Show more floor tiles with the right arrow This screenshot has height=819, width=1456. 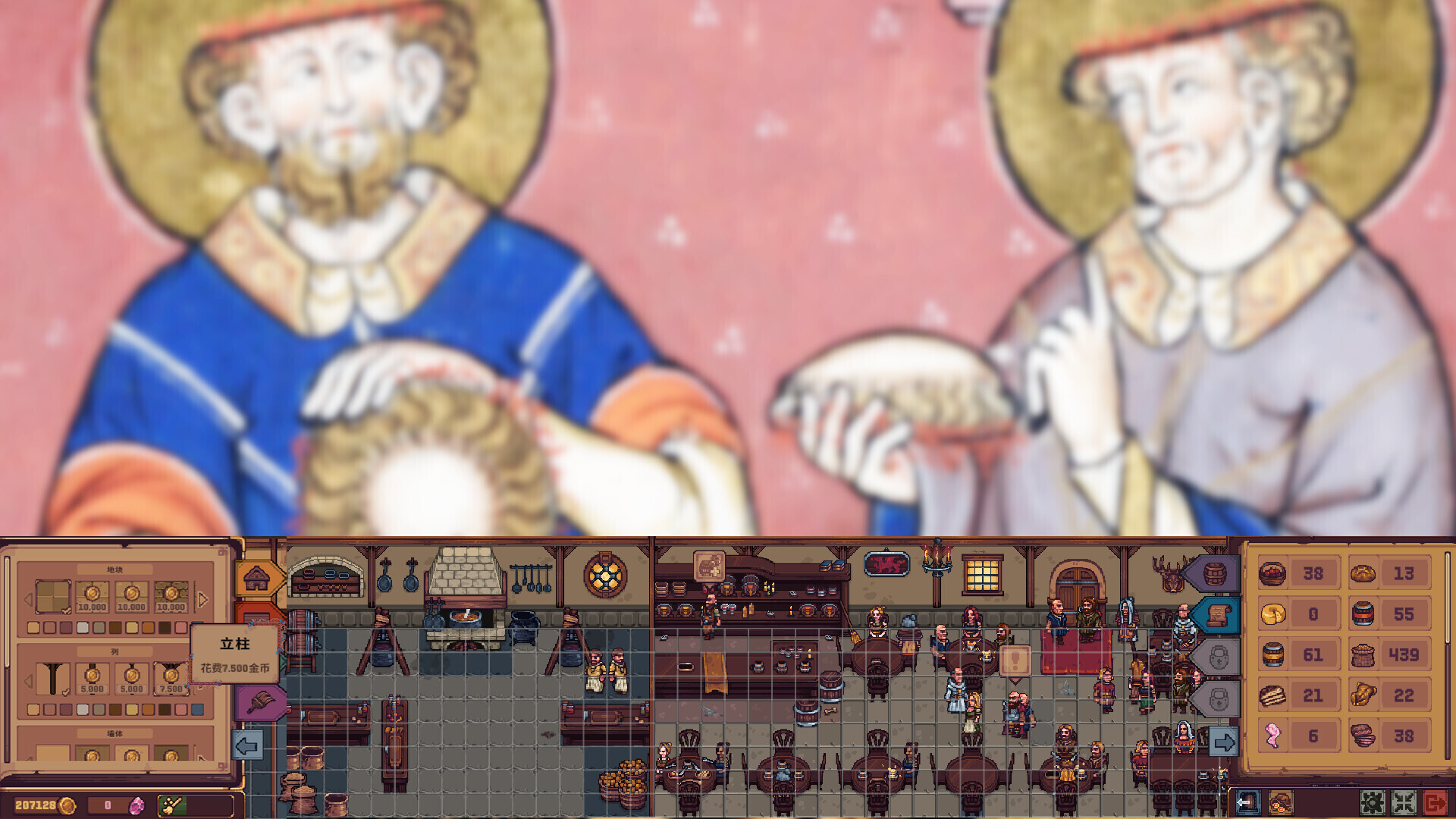[202, 597]
